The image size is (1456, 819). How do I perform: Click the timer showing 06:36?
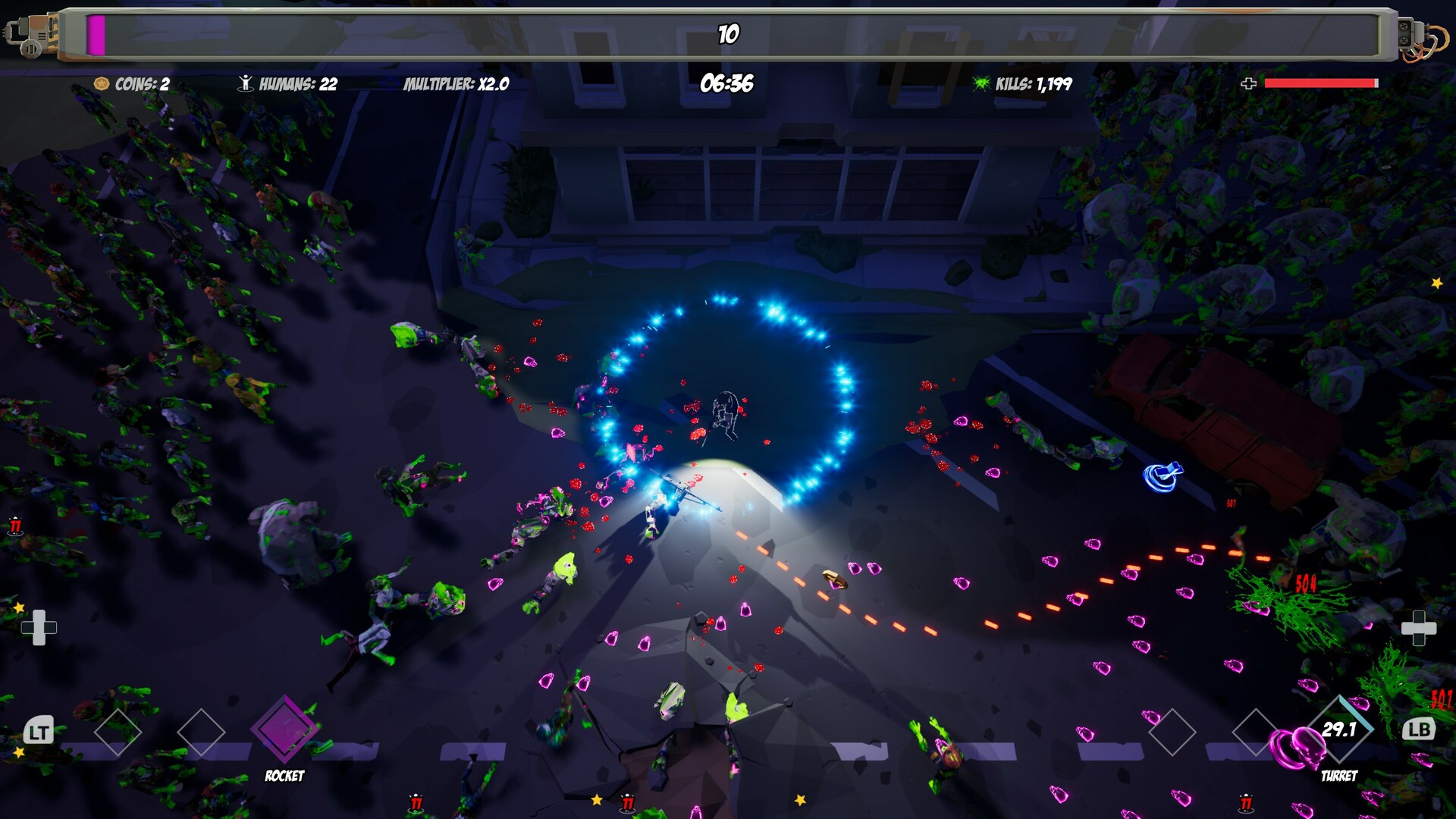click(726, 83)
